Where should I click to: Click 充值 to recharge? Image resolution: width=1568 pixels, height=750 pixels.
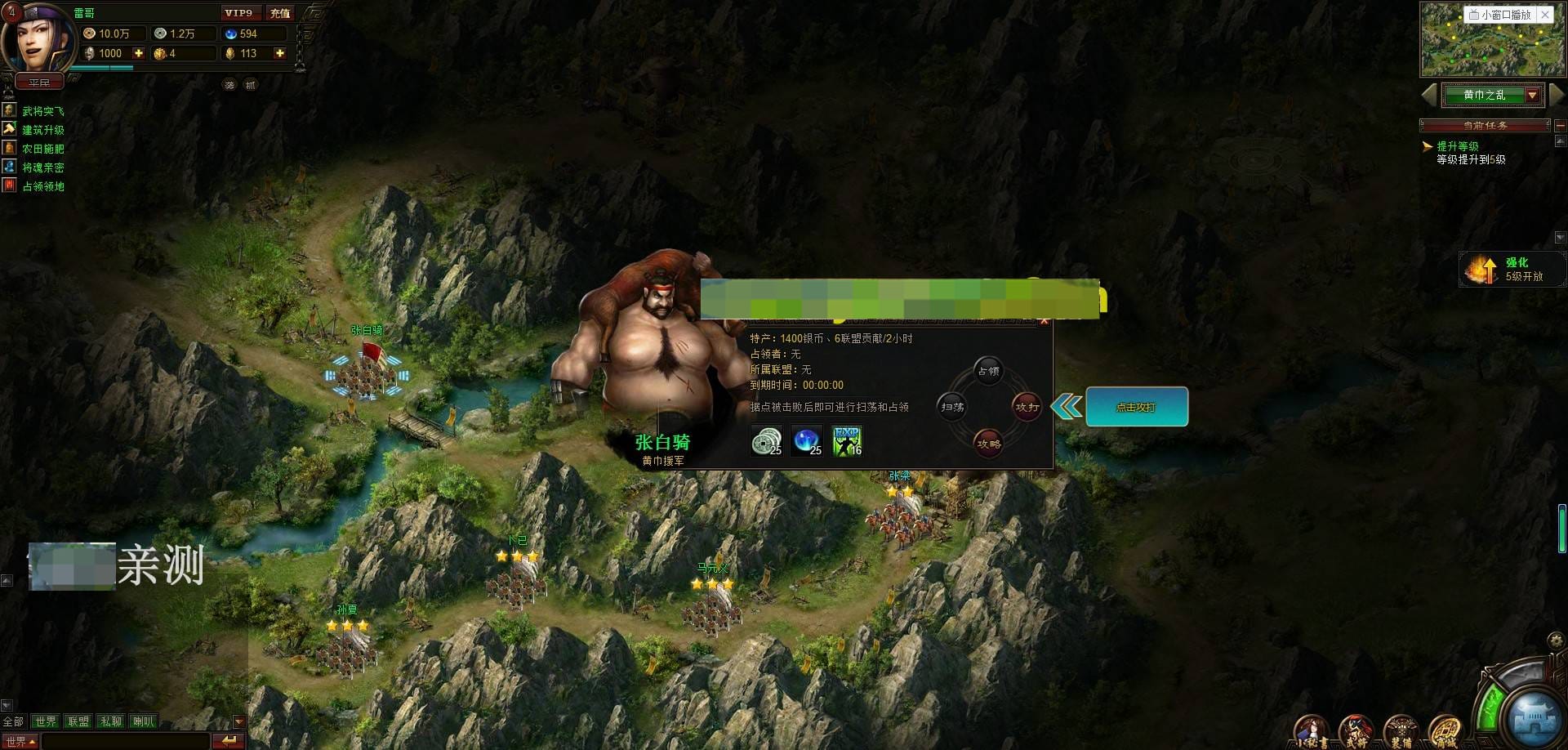pos(279,13)
